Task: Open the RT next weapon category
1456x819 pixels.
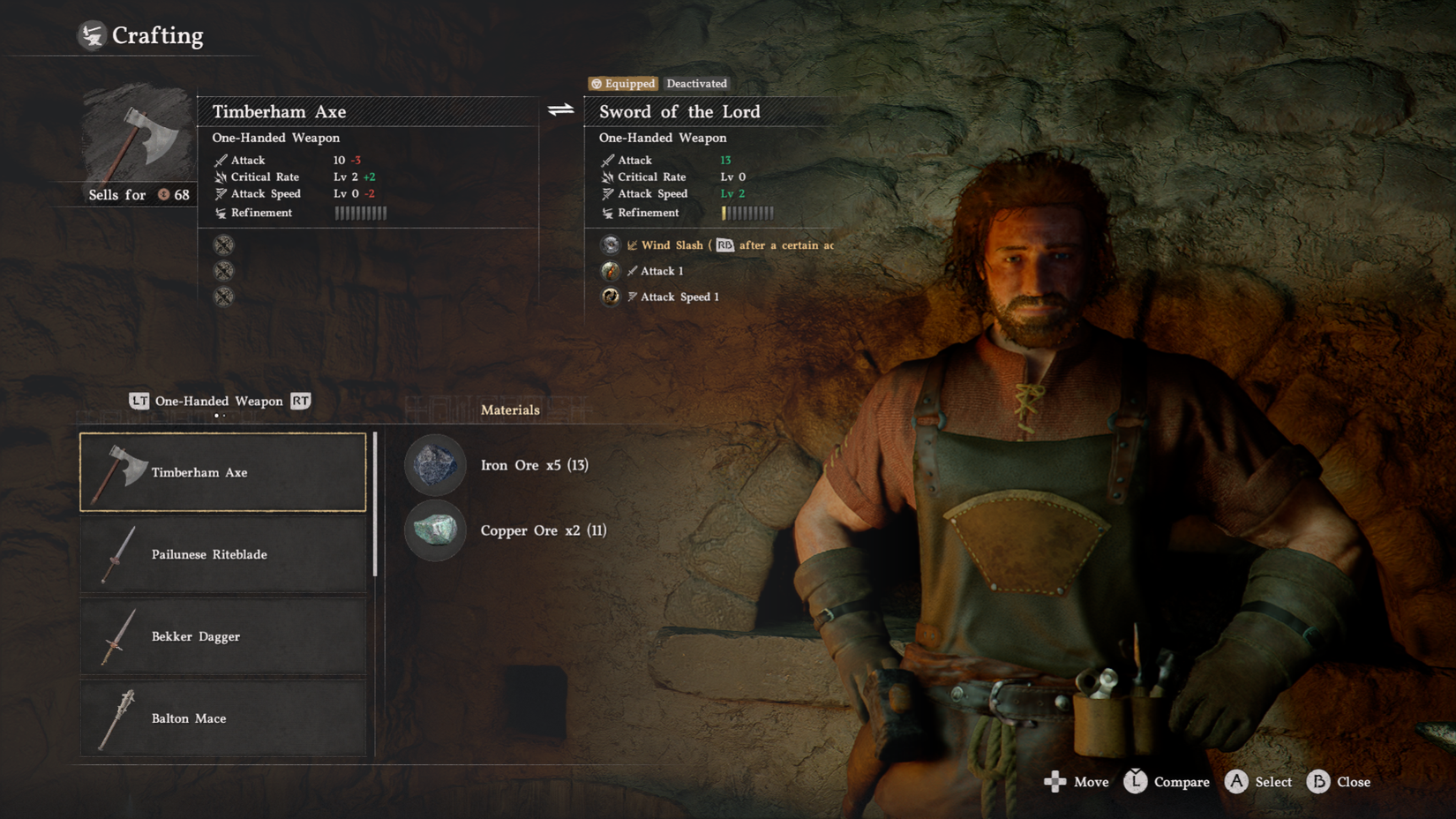Action: (300, 401)
